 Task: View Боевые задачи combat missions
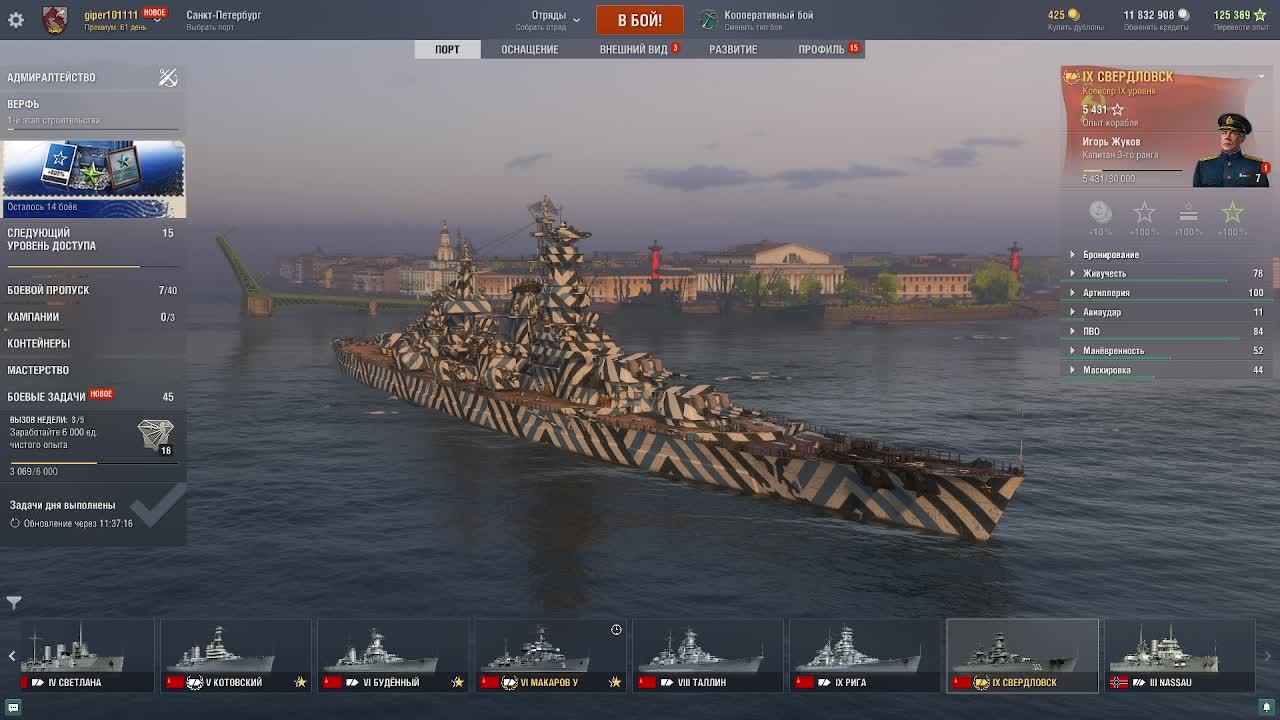47,397
